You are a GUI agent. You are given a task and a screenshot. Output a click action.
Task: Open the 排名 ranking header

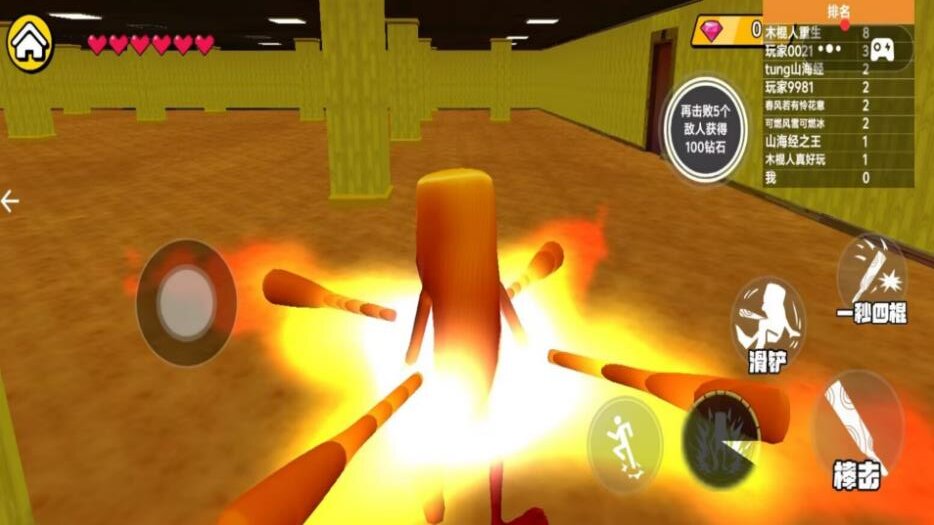pos(838,12)
